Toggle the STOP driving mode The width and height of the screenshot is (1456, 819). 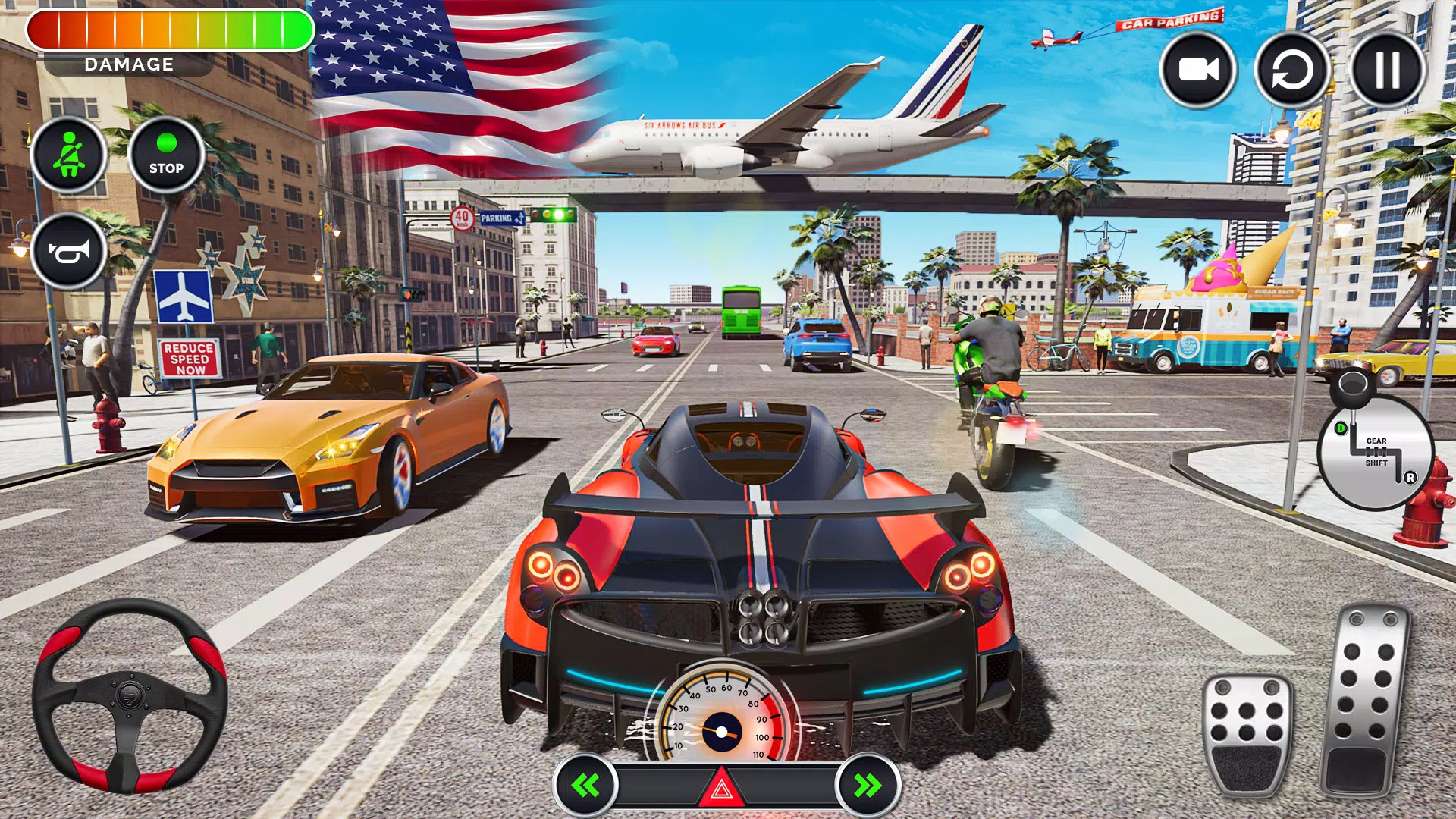167,157
